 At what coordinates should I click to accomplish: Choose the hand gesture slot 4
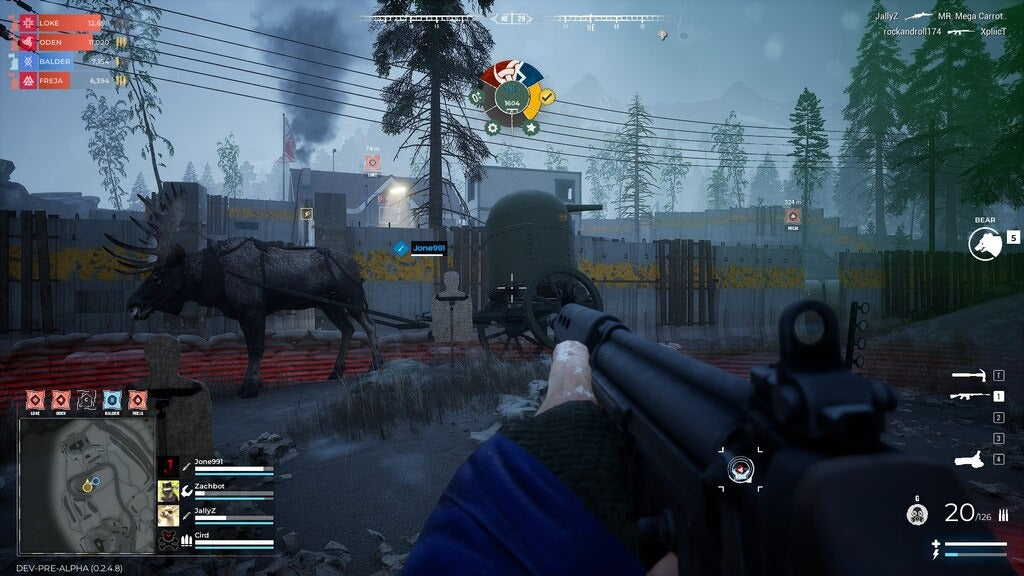[969, 459]
